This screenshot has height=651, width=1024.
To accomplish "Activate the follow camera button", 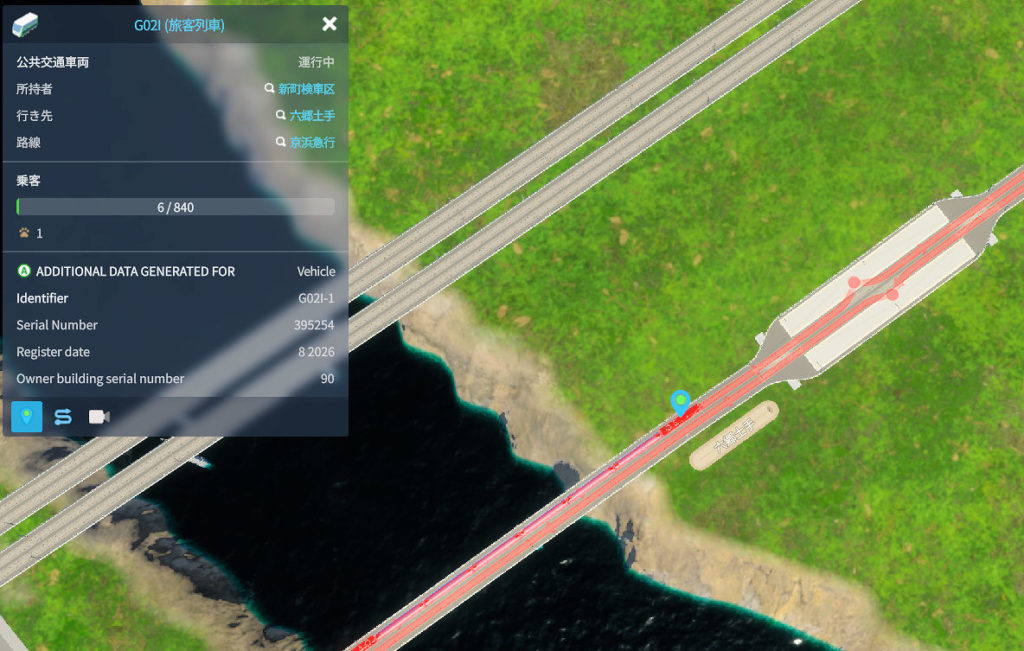I will tap(99, 416).
